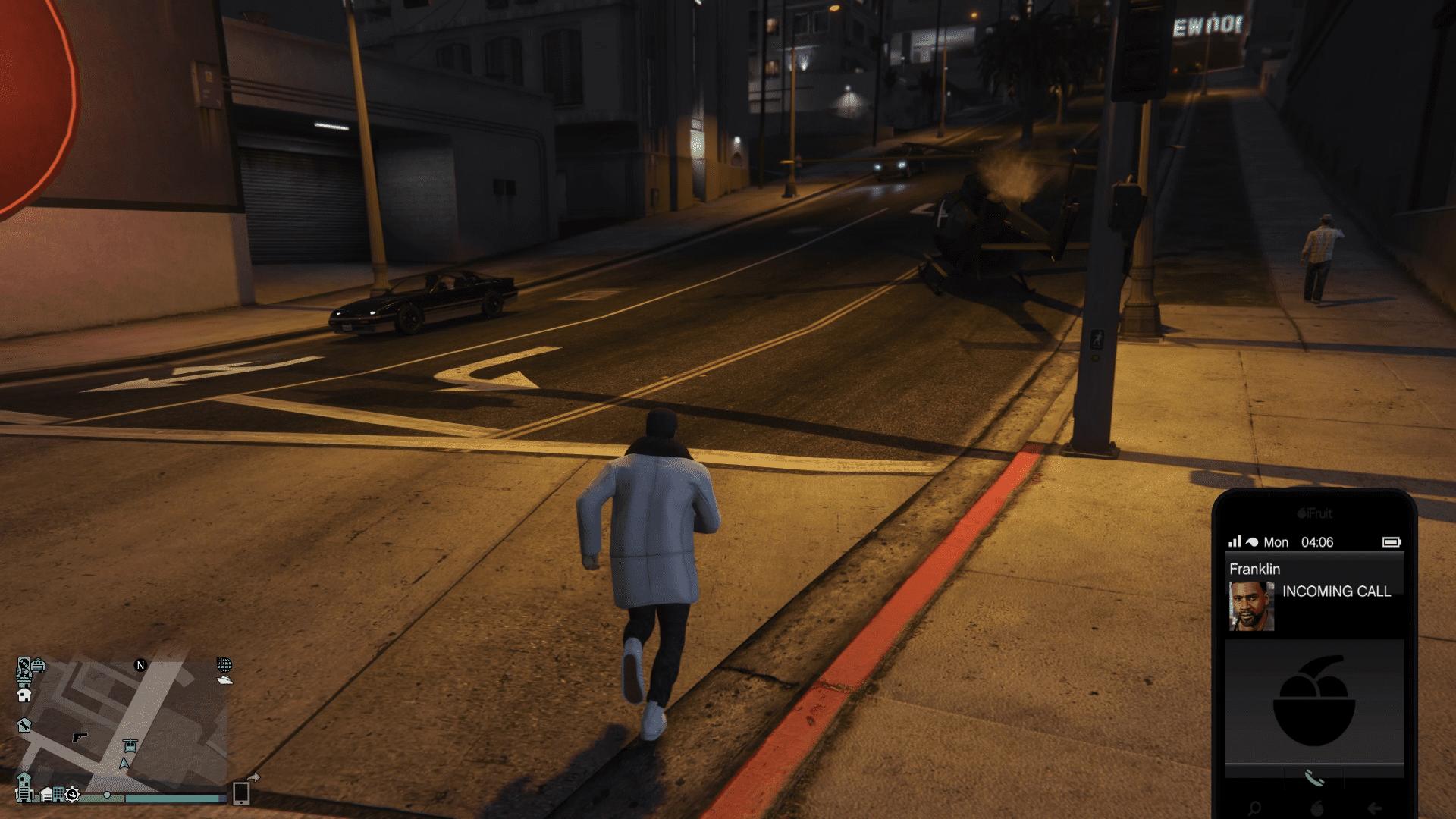Select the boat blip at the minimap top-right
Viewport: 1456px width, 819px height.
[224, 680]
